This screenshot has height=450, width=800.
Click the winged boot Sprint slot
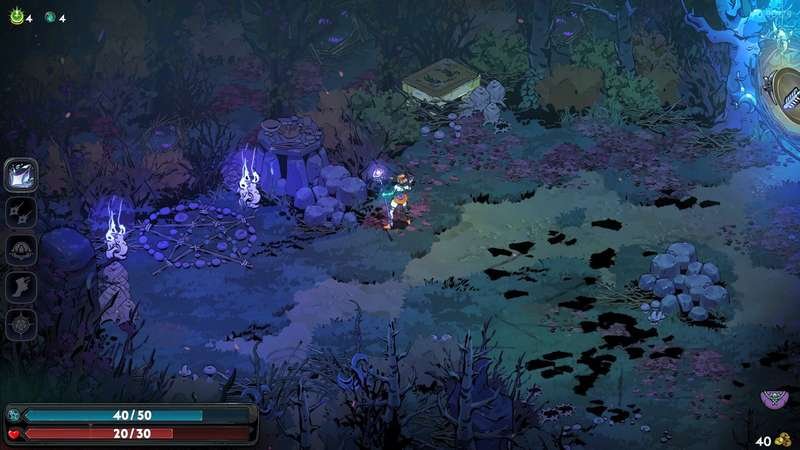(x=22, y=288)
